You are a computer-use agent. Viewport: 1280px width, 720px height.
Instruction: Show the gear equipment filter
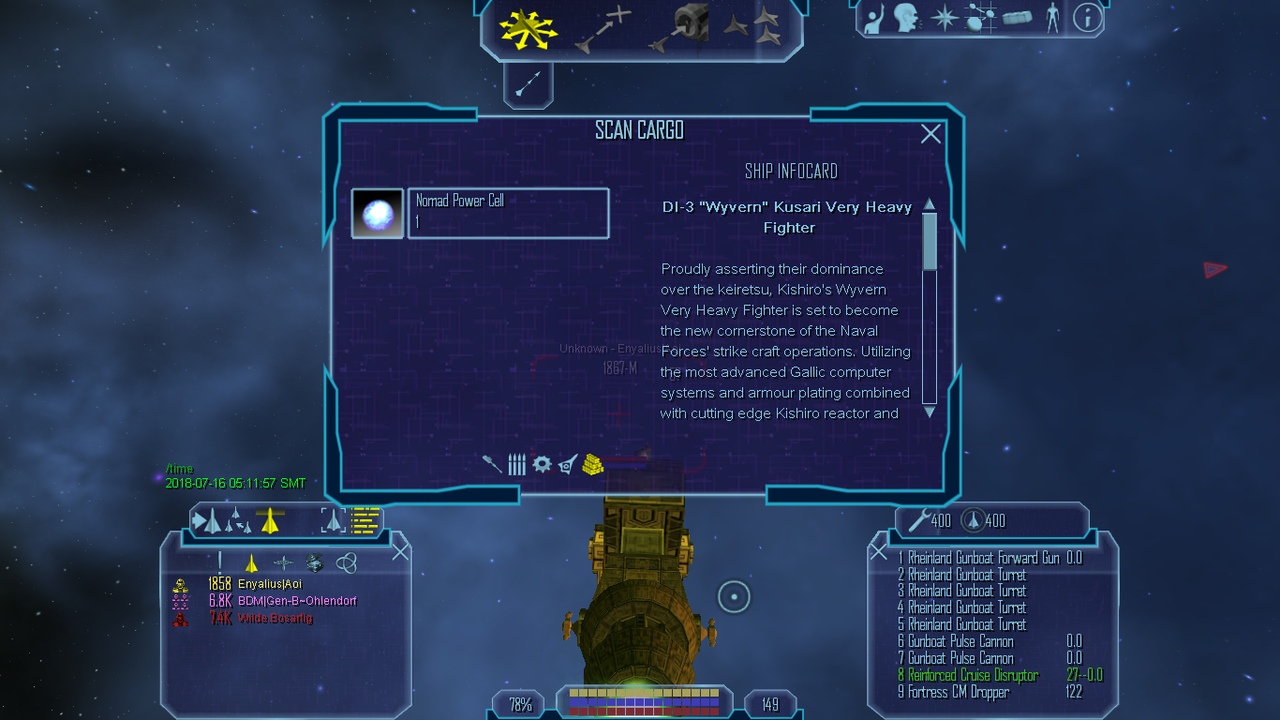coord(542,464)
